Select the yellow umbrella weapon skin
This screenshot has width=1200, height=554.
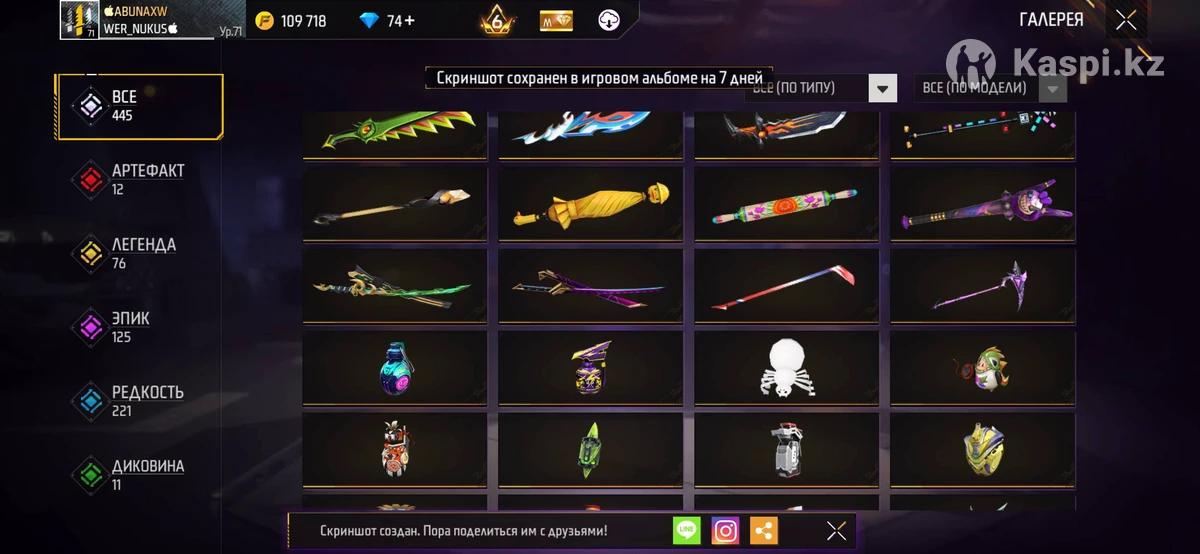coord(590,204)
